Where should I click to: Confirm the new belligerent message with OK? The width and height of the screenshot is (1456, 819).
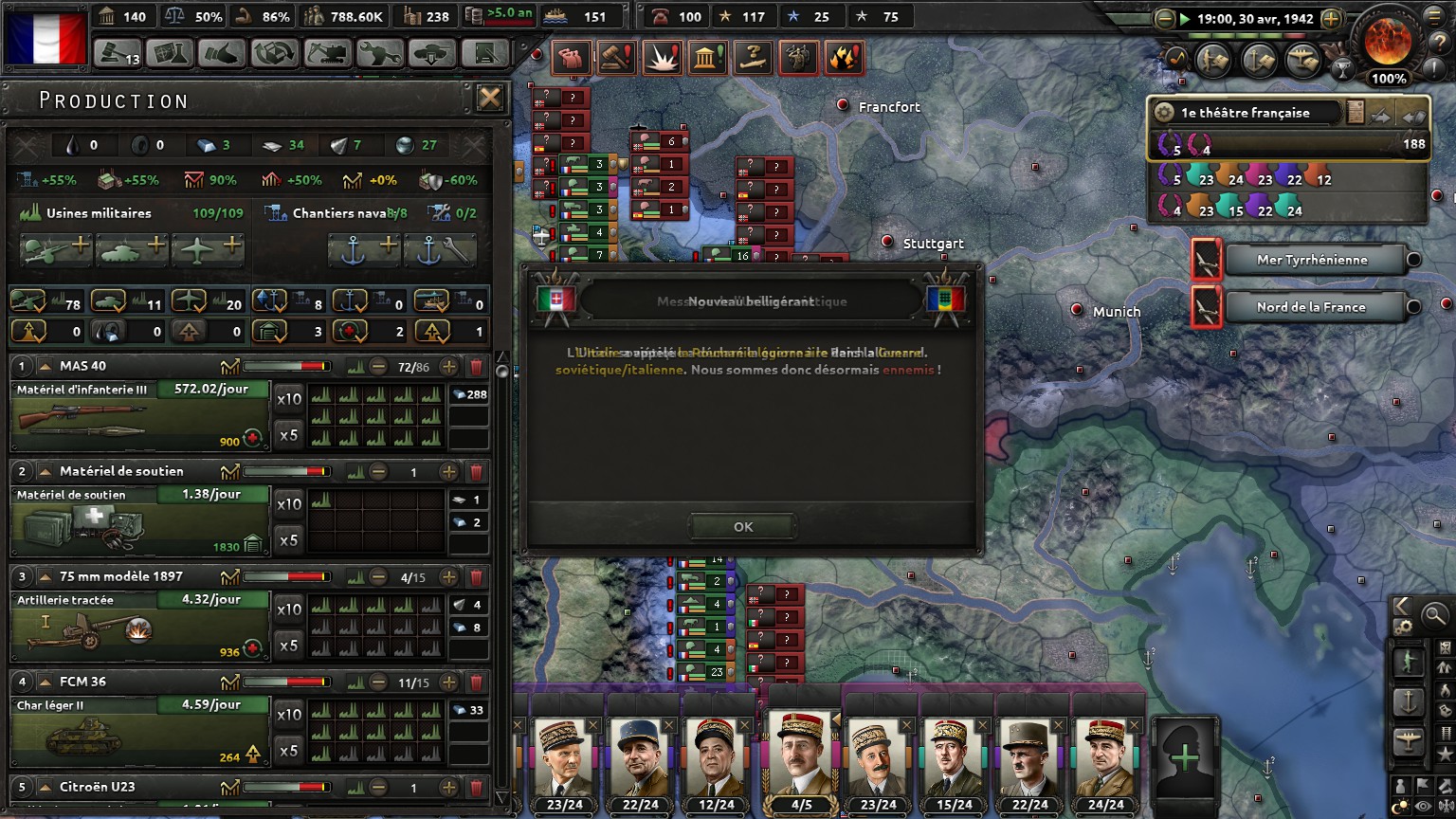tap(743, 527)
